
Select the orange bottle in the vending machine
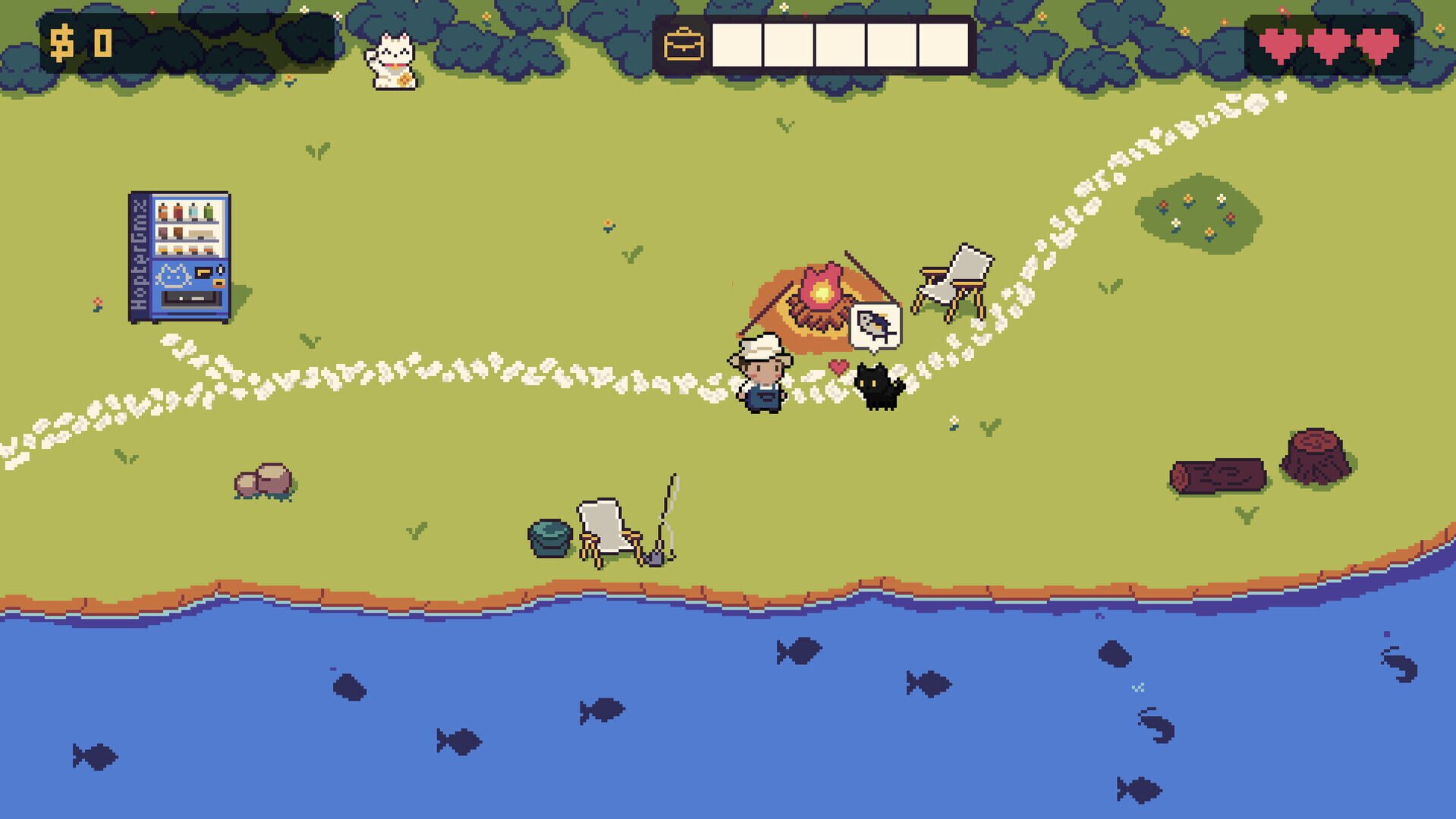coord(162,211)
